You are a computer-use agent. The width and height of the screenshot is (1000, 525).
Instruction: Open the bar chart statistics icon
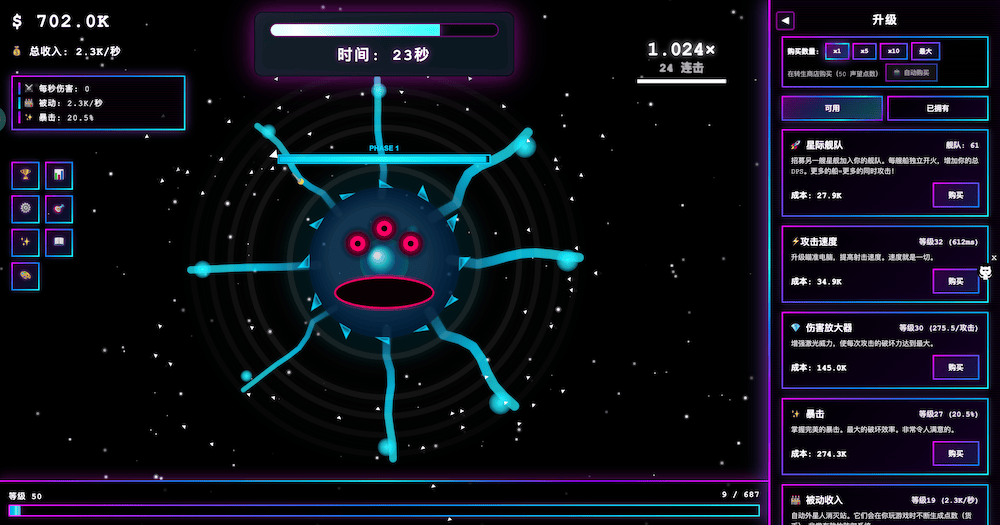tap(59, 176)
